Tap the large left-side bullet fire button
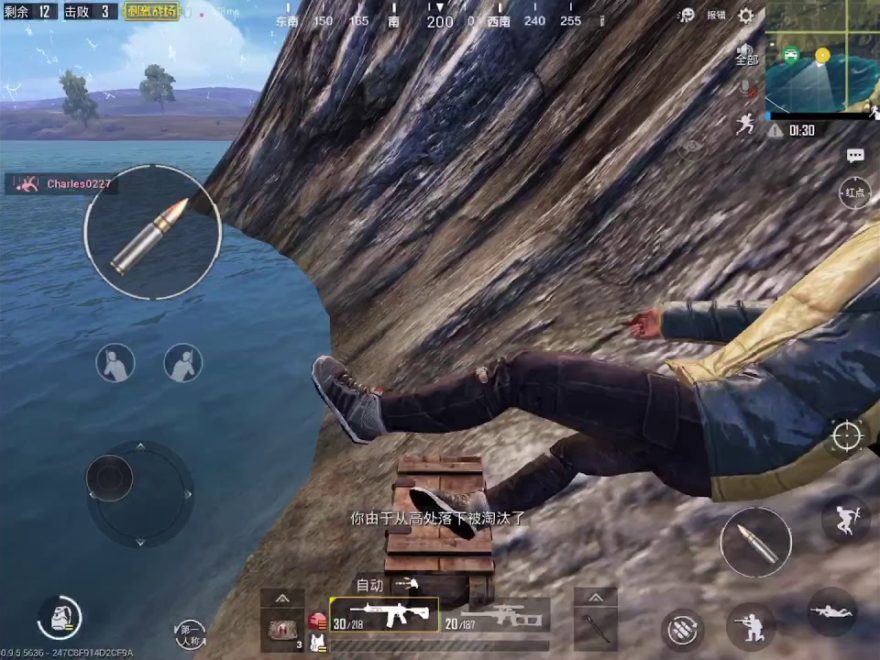Image resolution: width=880 pixels, height=660 pixels. 152,232
